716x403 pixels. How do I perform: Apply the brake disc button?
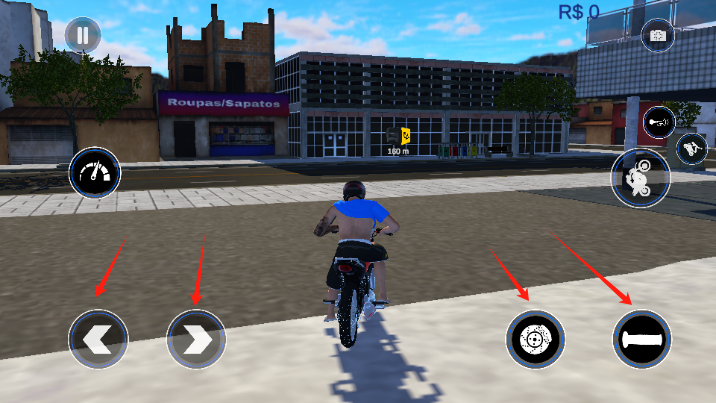[x=534, y=340]
